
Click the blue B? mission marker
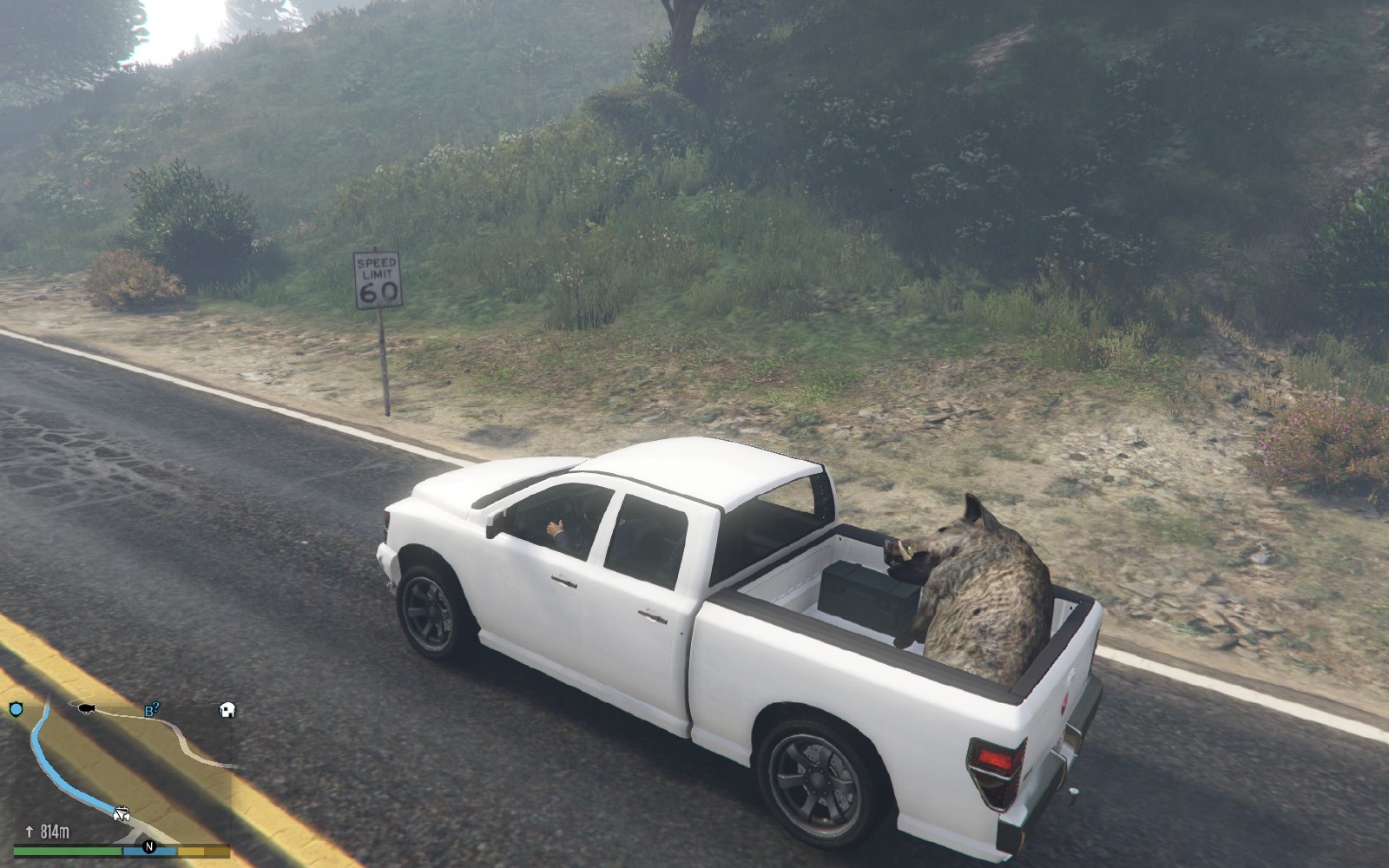click(x=152, y=710)
